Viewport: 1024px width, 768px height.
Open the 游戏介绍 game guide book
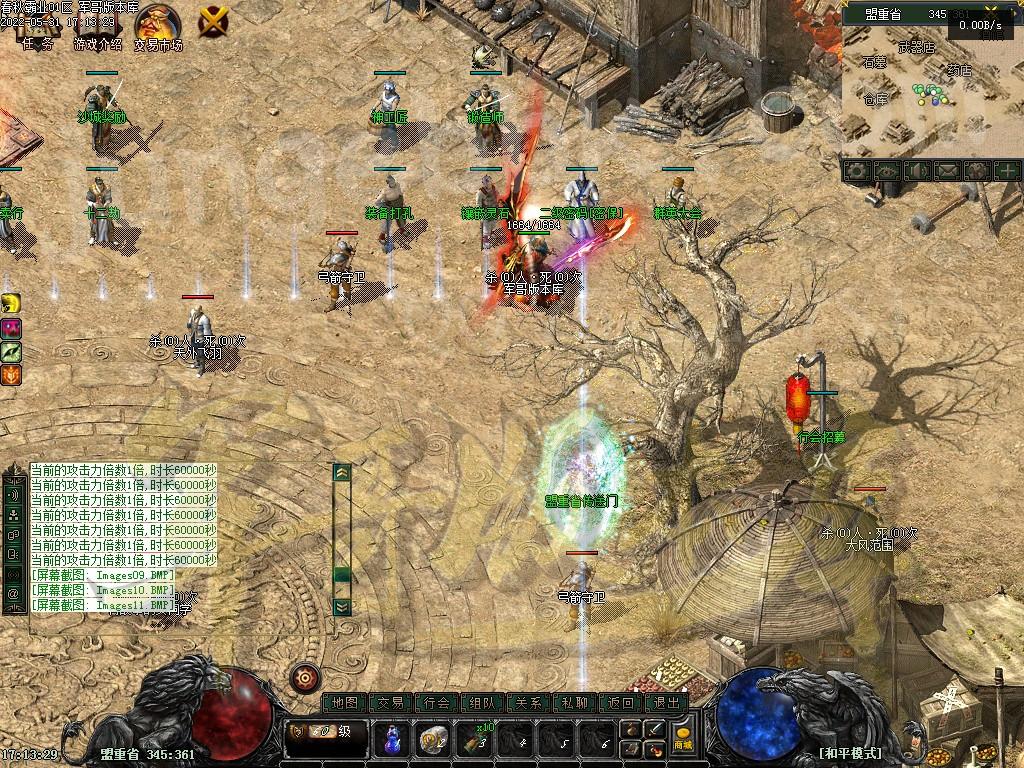(x=97, y=24)
